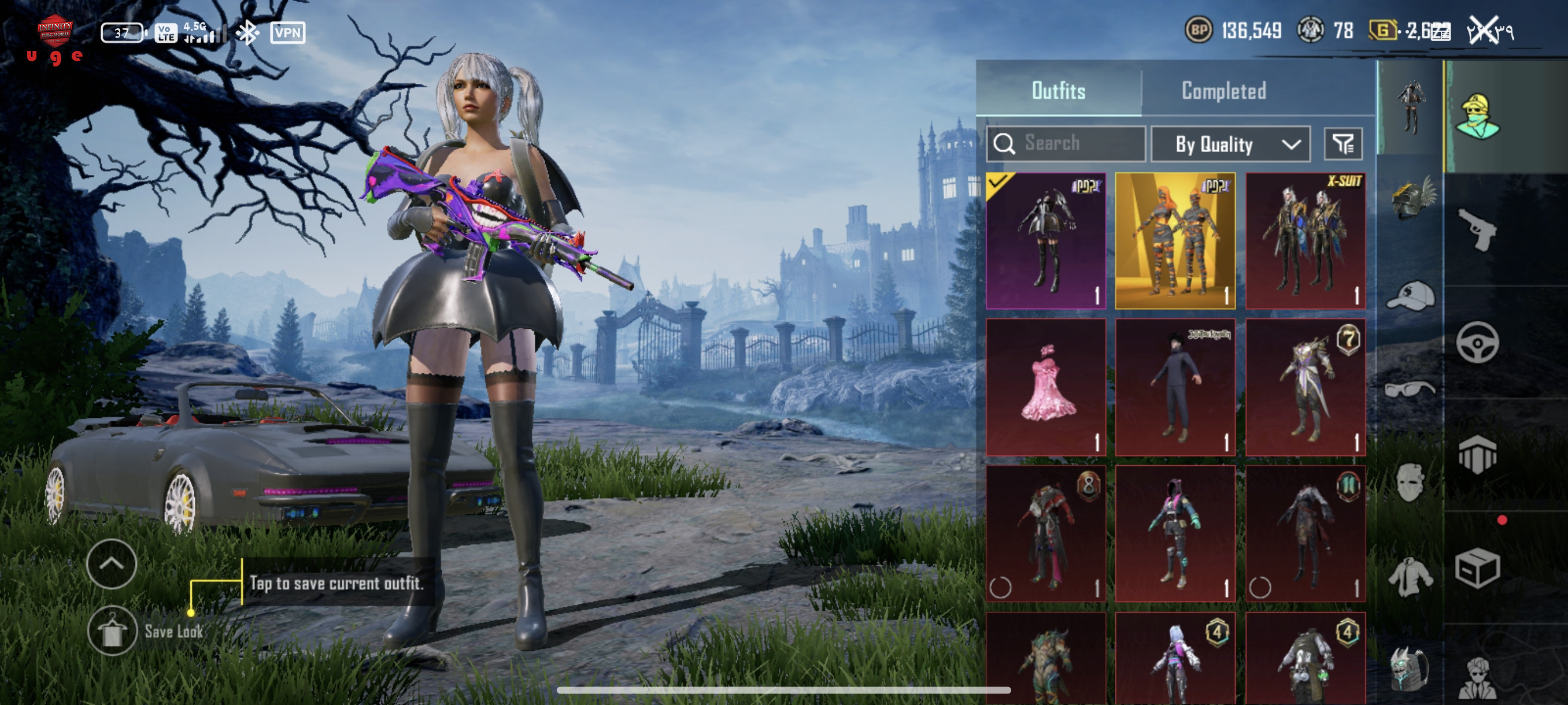Open the filter options button
The image size is (1568, 705).
[x=1343, y=144]
